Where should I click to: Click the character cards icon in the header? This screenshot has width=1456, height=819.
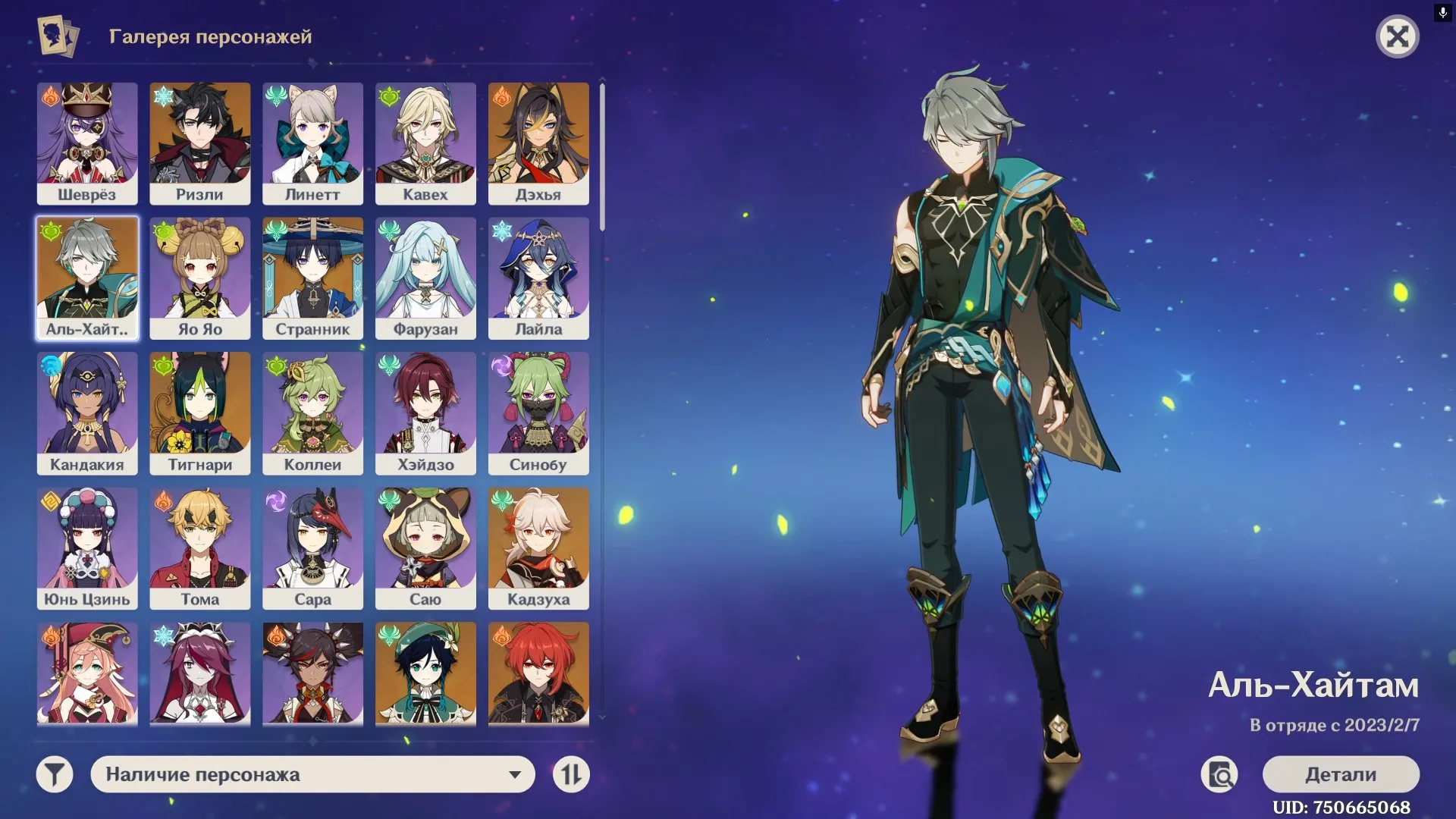click(x=56, y=35)
